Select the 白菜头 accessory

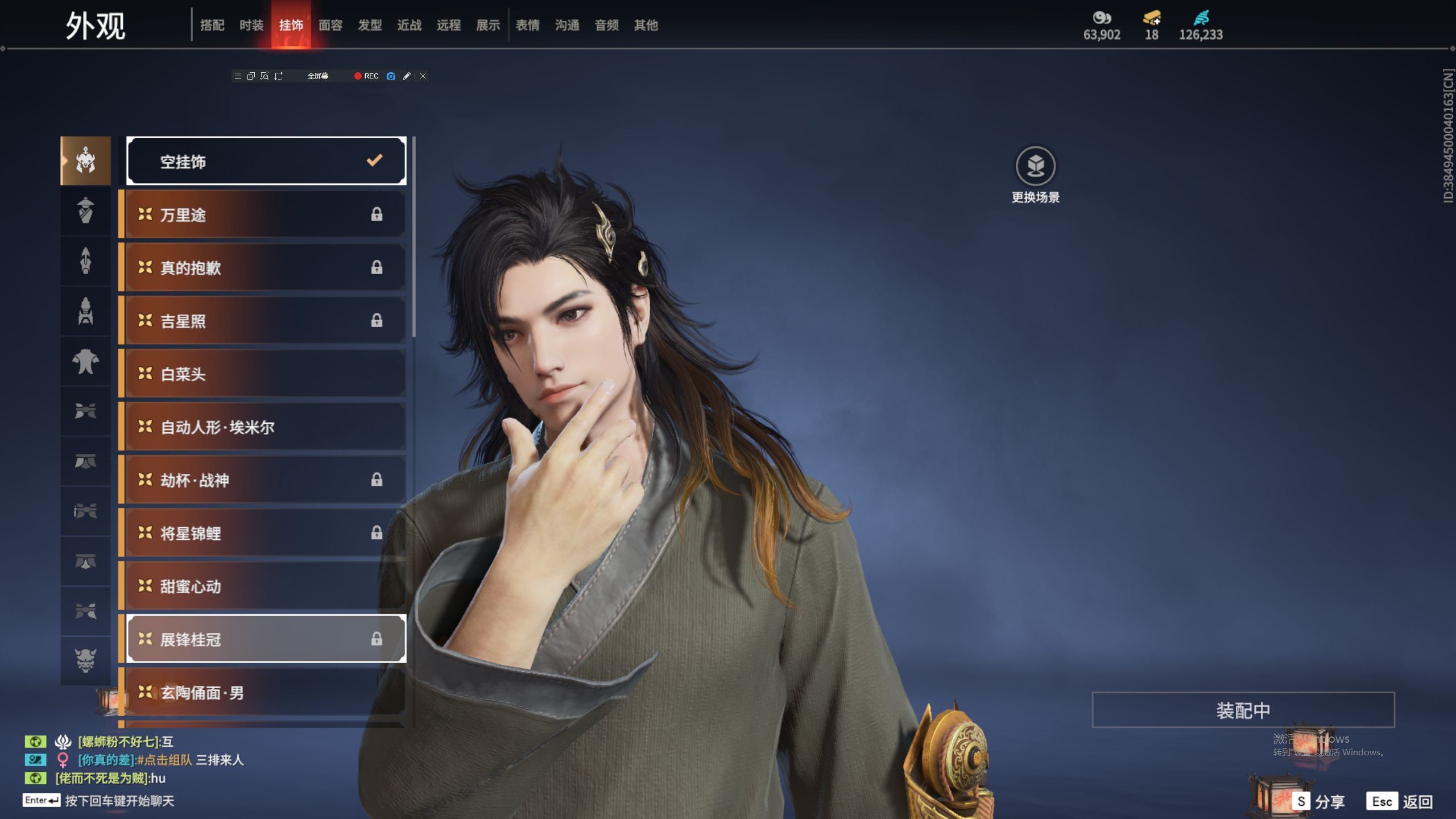point(266,374)
